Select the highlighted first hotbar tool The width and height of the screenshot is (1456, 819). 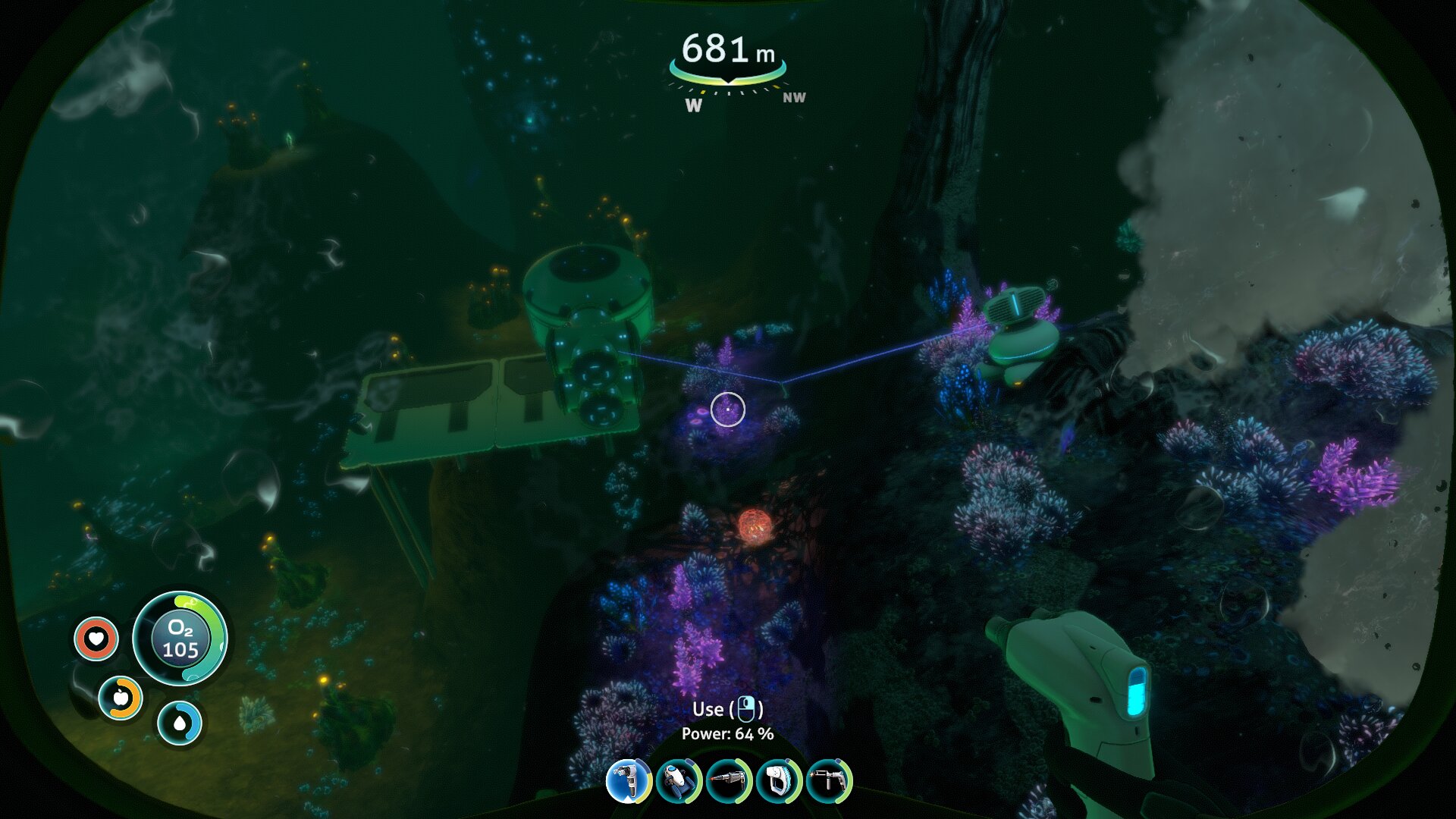tap(629, 780)
